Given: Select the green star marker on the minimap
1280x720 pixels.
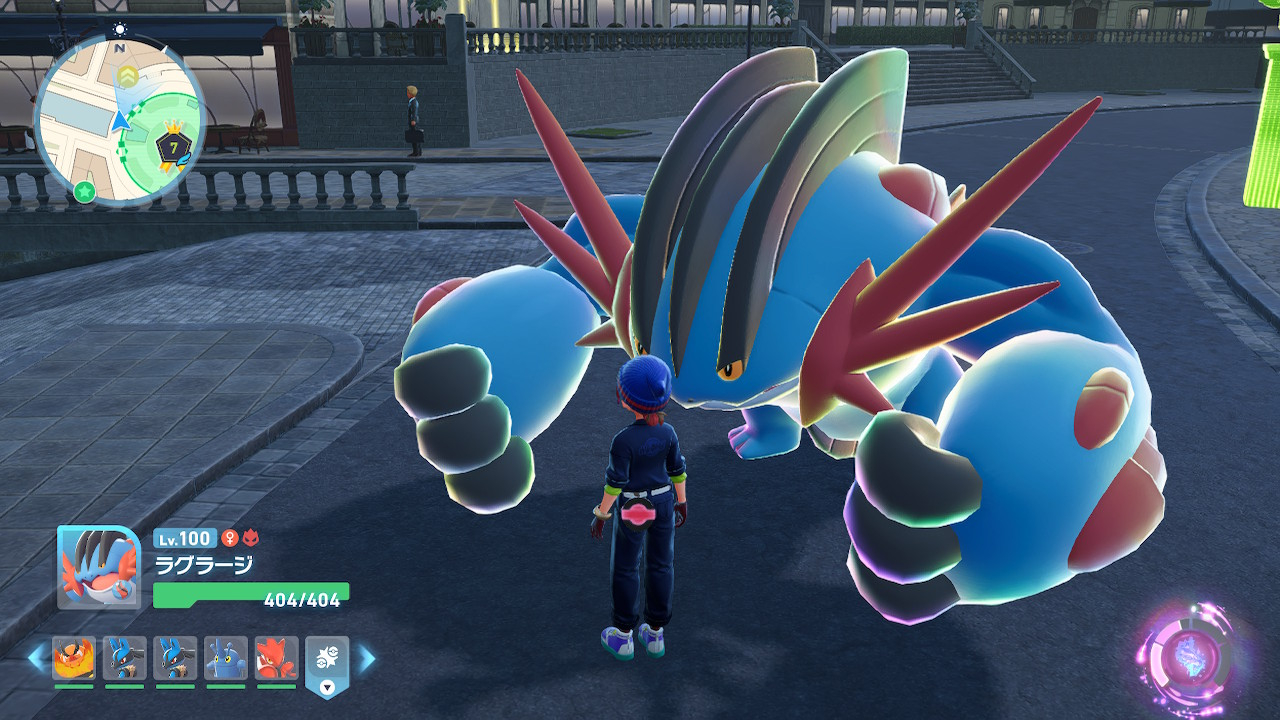Looking at the screenshot, I should [x=85, y=191].
